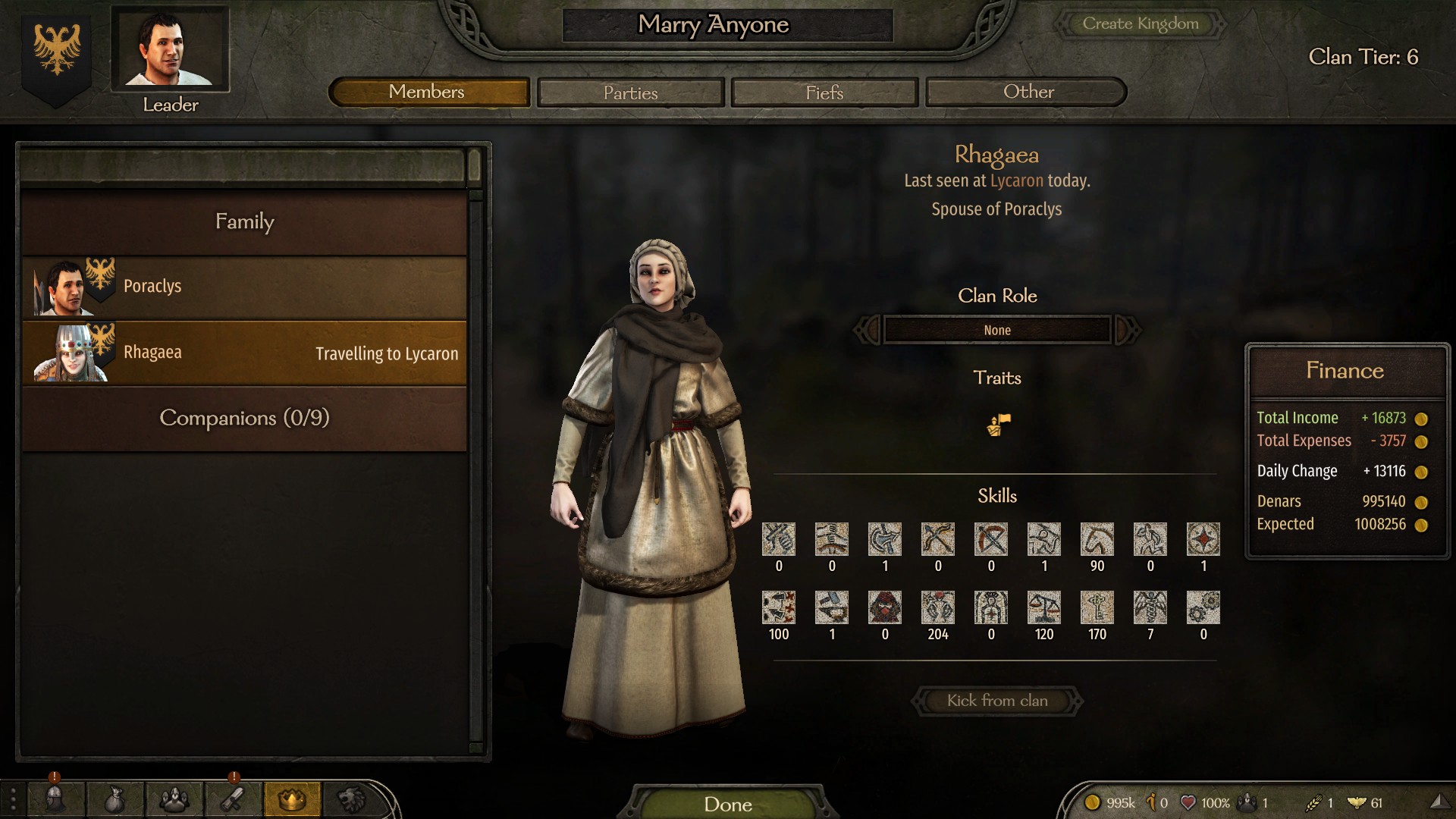Show the Other tab
This screenshot has width=1456, height=819.
click(x=1028, y=93)
